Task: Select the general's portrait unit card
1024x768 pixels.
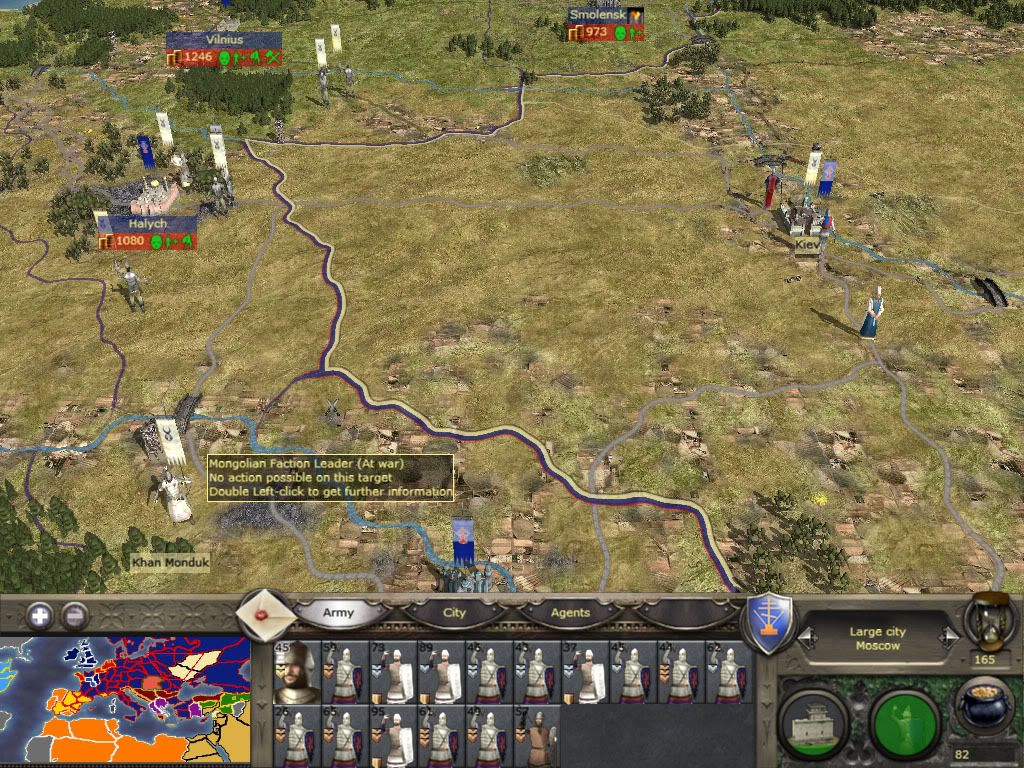Action: [x=296, y=672]
